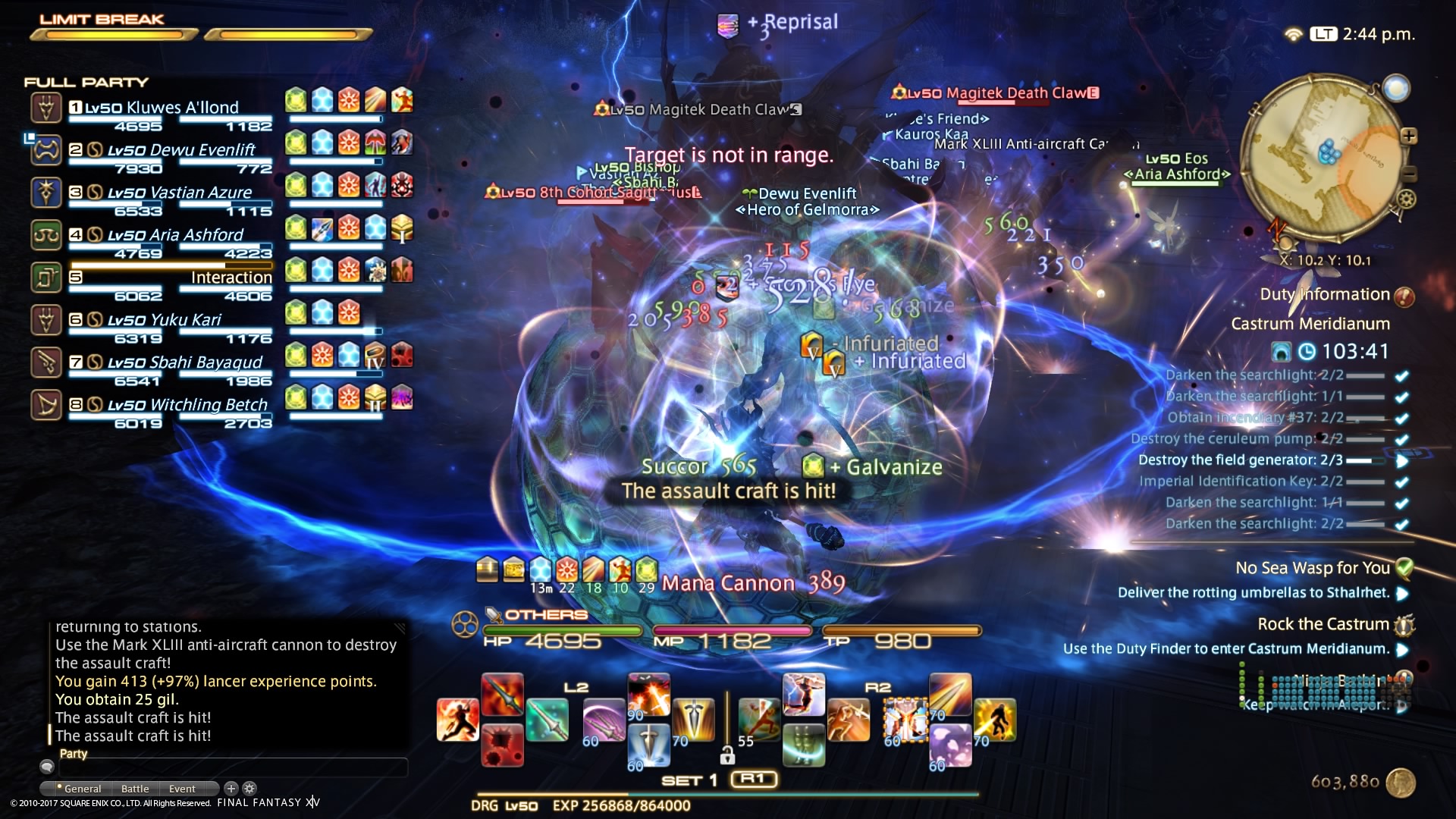
Task: Add a new chat tab with the plus button
Action: [x=231, y=789]
